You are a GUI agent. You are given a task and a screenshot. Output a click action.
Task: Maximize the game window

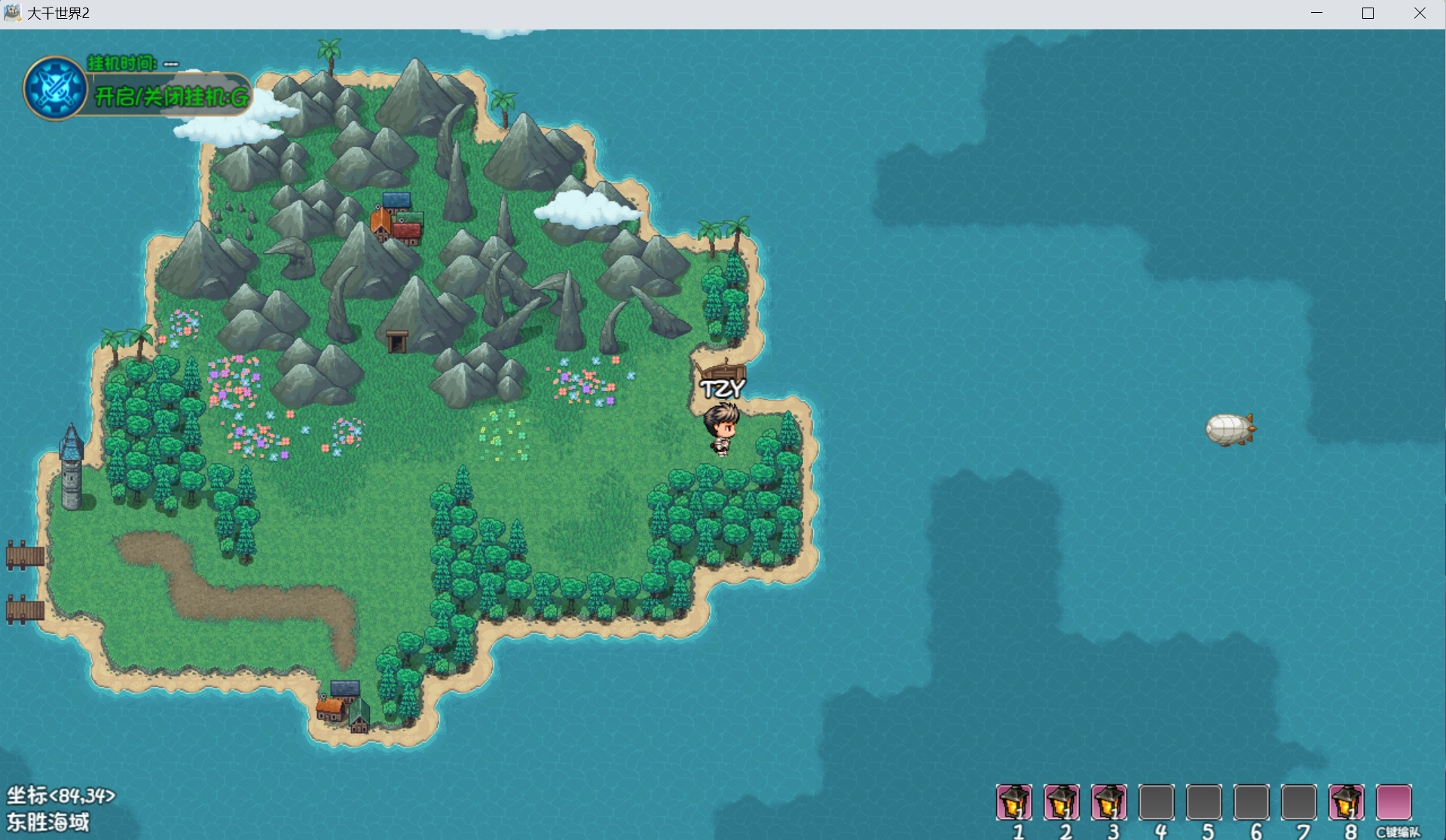1368,14
